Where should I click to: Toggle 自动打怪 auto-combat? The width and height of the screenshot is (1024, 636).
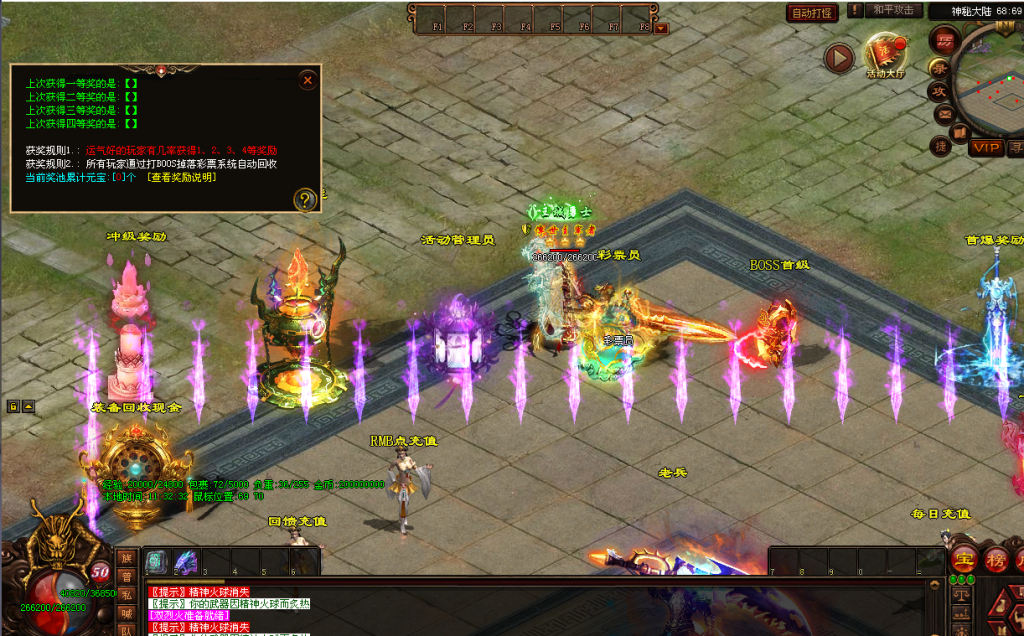click(812, 13)
